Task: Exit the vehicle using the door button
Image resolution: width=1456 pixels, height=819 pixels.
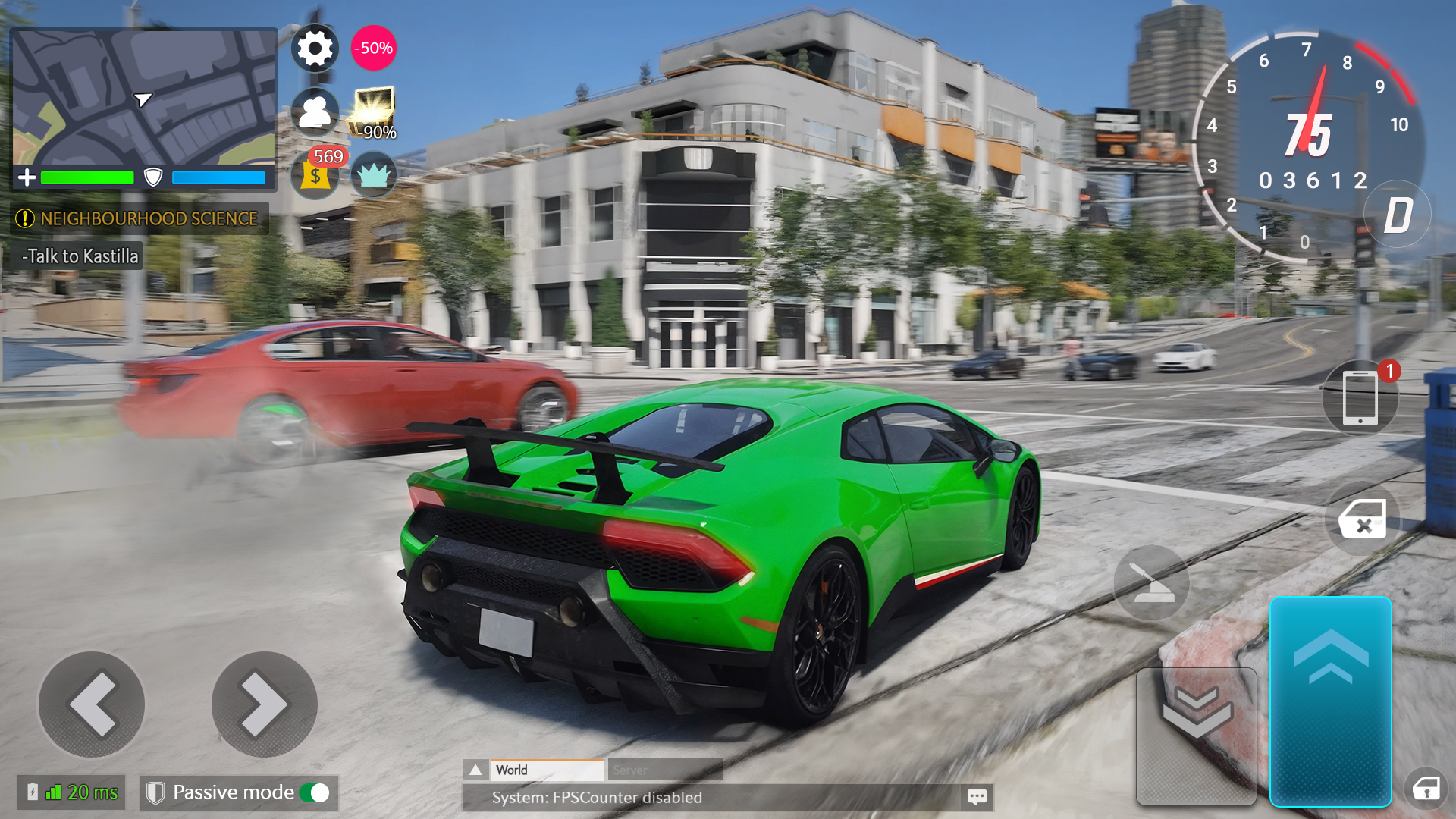Action: tap(1363, 520)
